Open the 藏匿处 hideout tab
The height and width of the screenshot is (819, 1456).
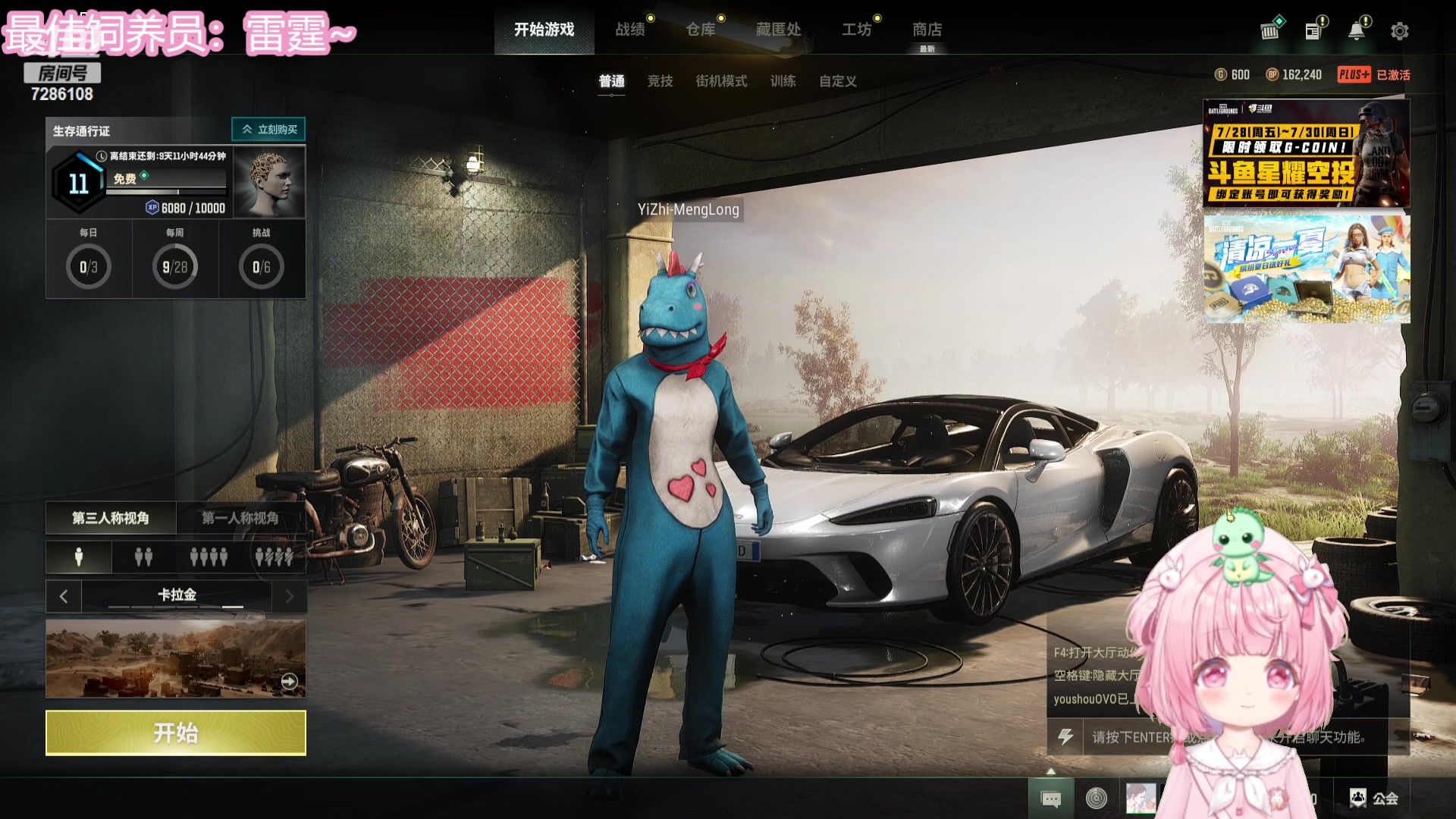(x=778, y=30)
